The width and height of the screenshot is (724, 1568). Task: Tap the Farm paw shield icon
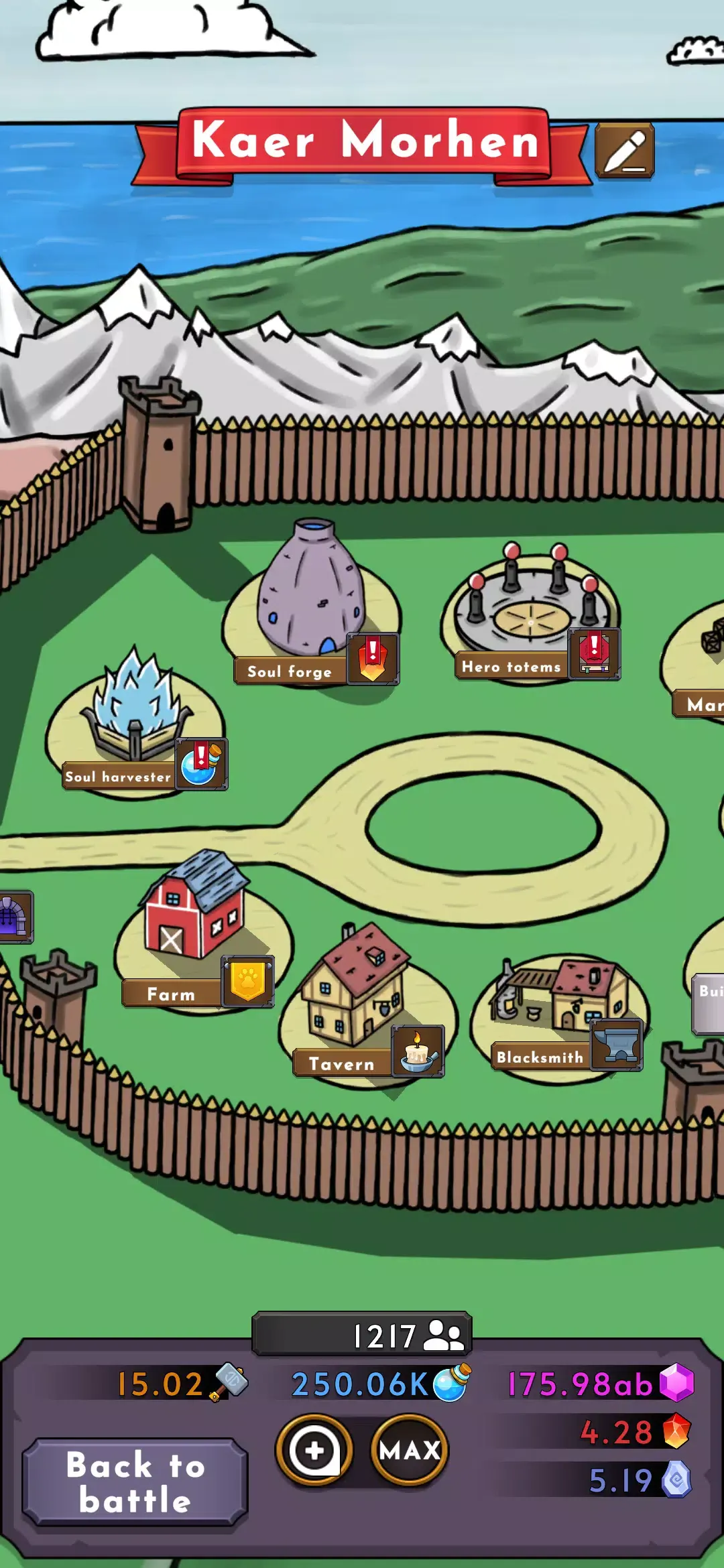(x=247, y=982)
